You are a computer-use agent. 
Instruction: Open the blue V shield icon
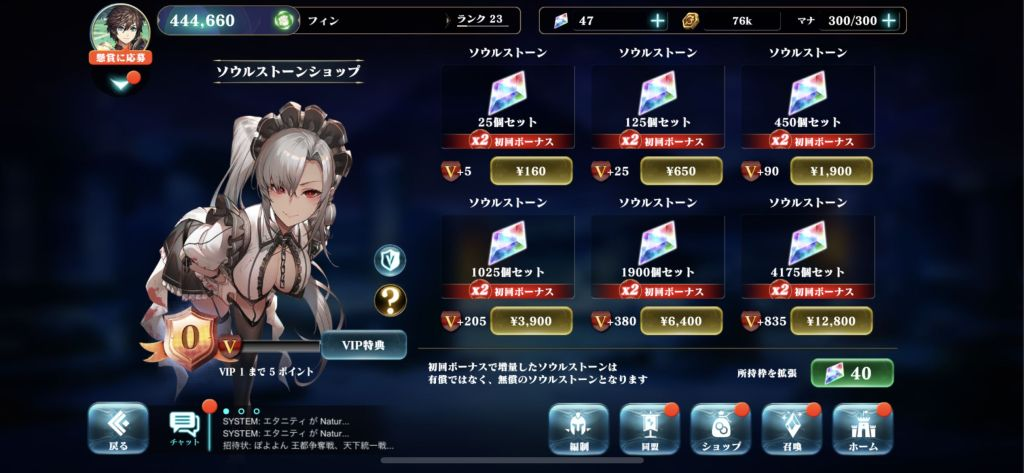390,260
